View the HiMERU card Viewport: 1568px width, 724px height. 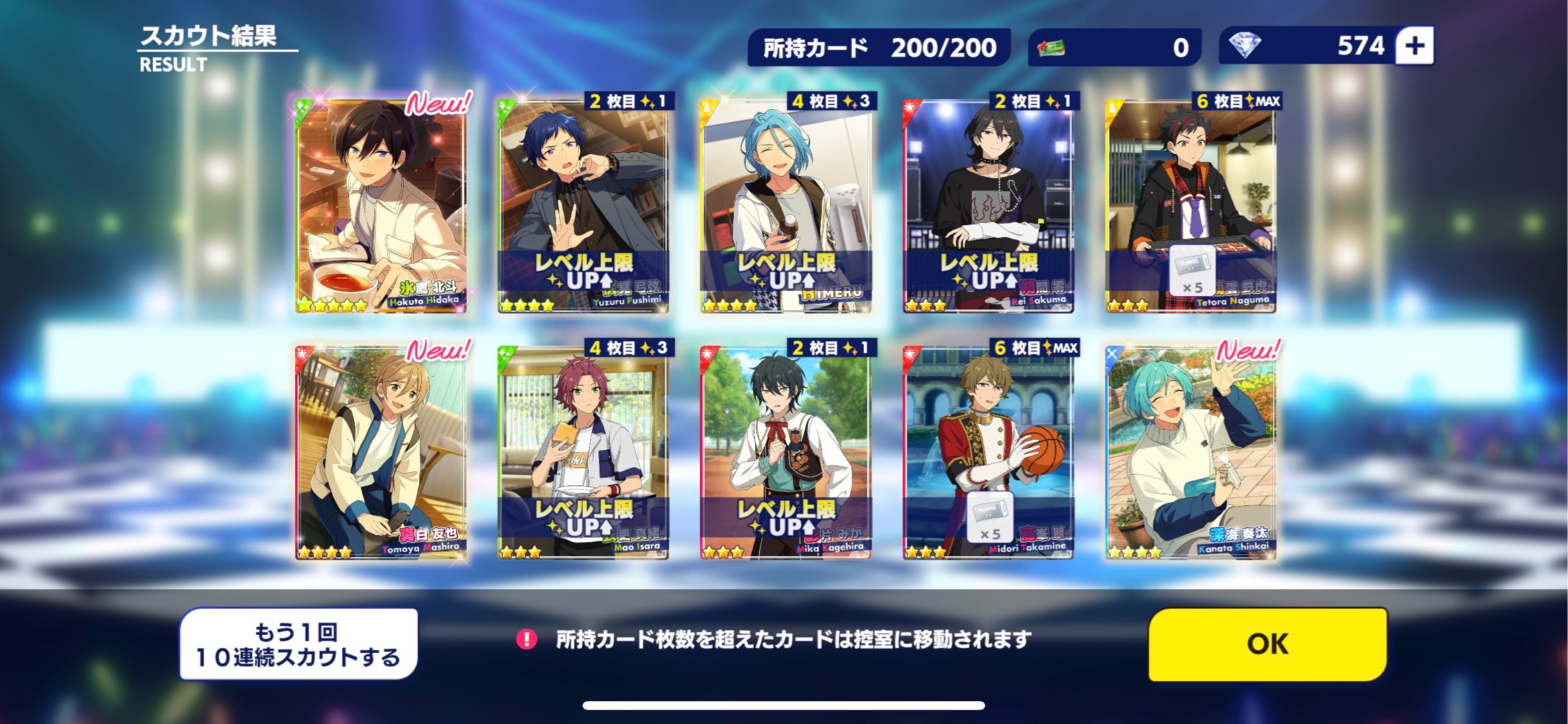[x=786, y=205]
